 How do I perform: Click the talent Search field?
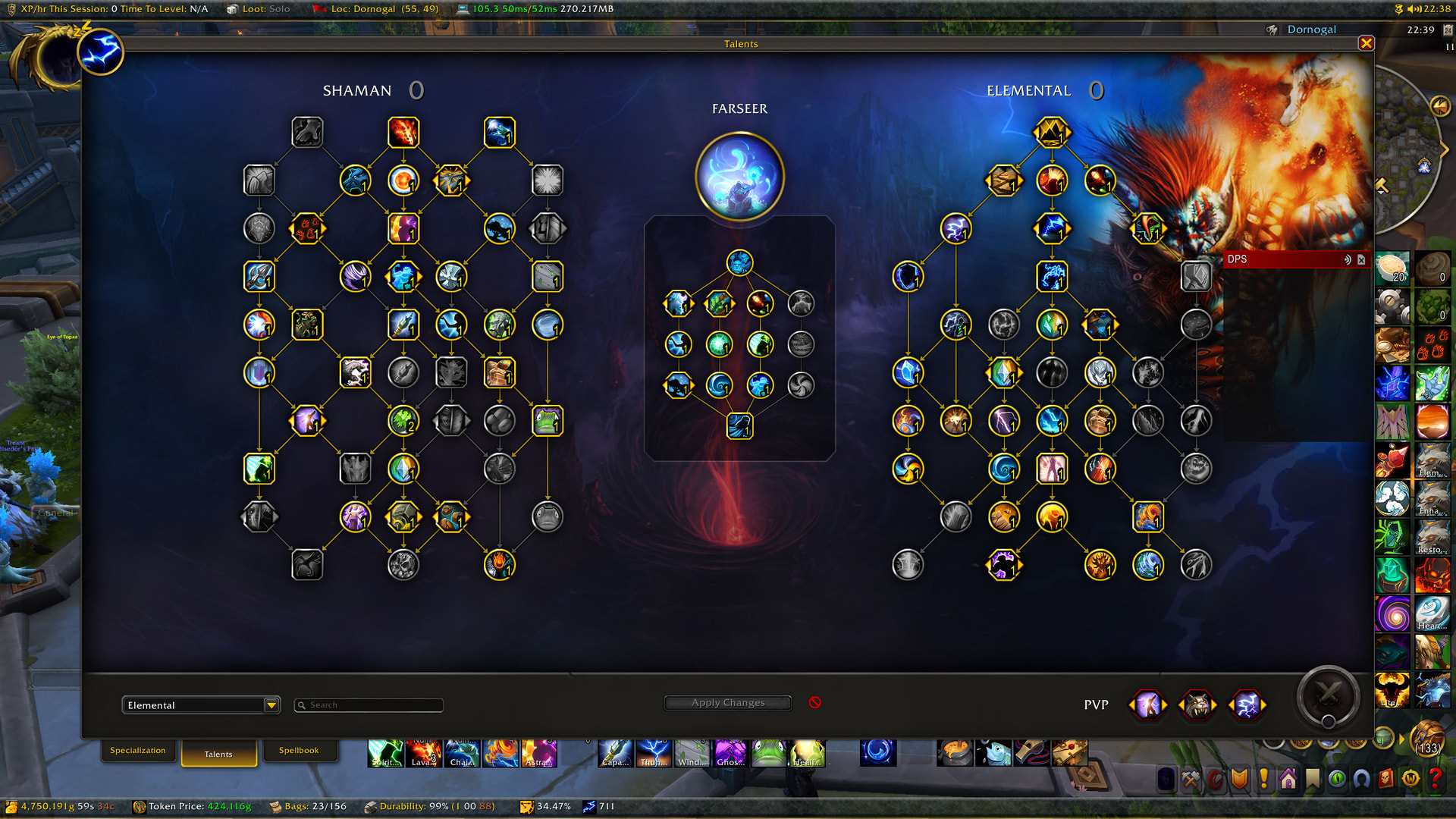coord(369,705)
